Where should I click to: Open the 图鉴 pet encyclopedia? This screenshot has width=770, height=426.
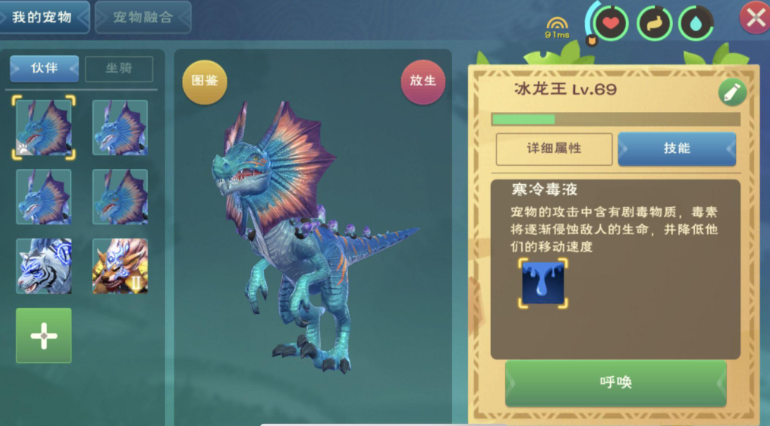[204, 82]
